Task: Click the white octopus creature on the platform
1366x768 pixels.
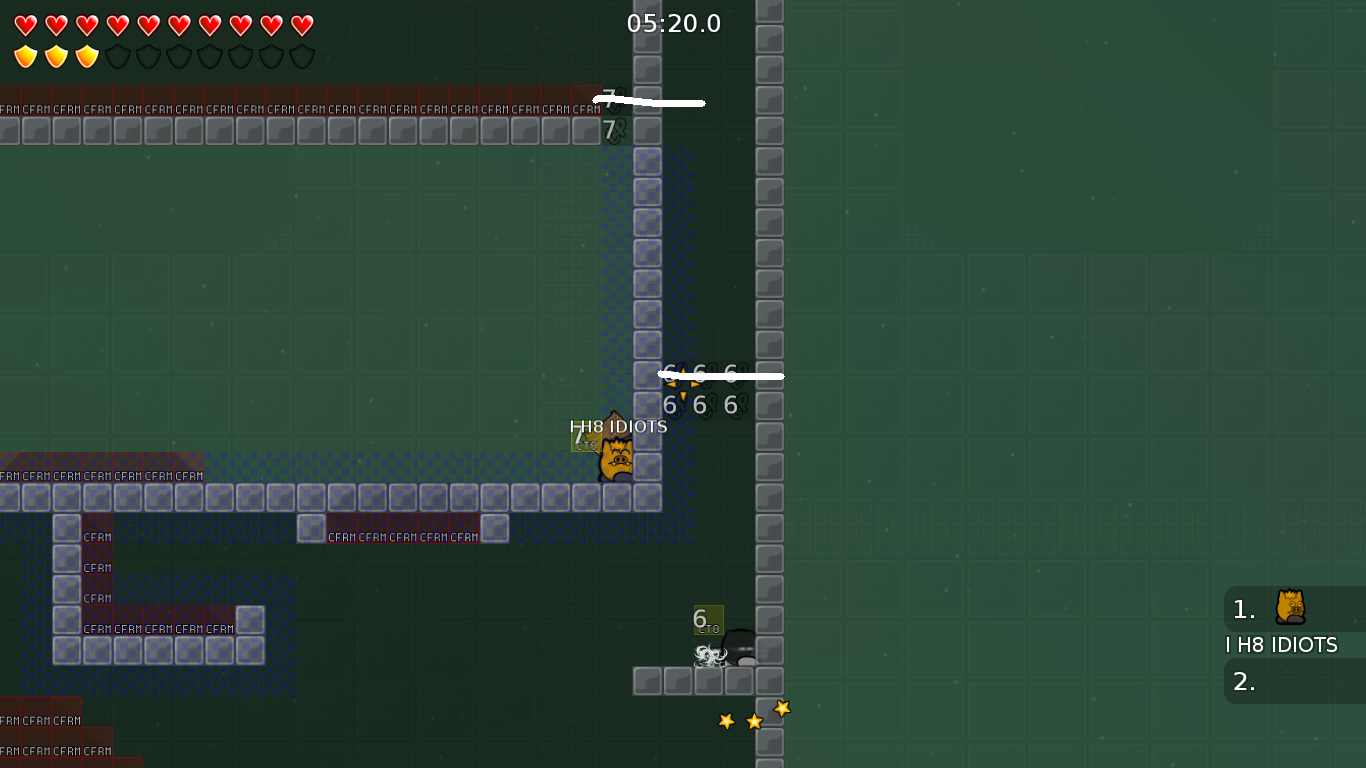Action: click(709, 655)
